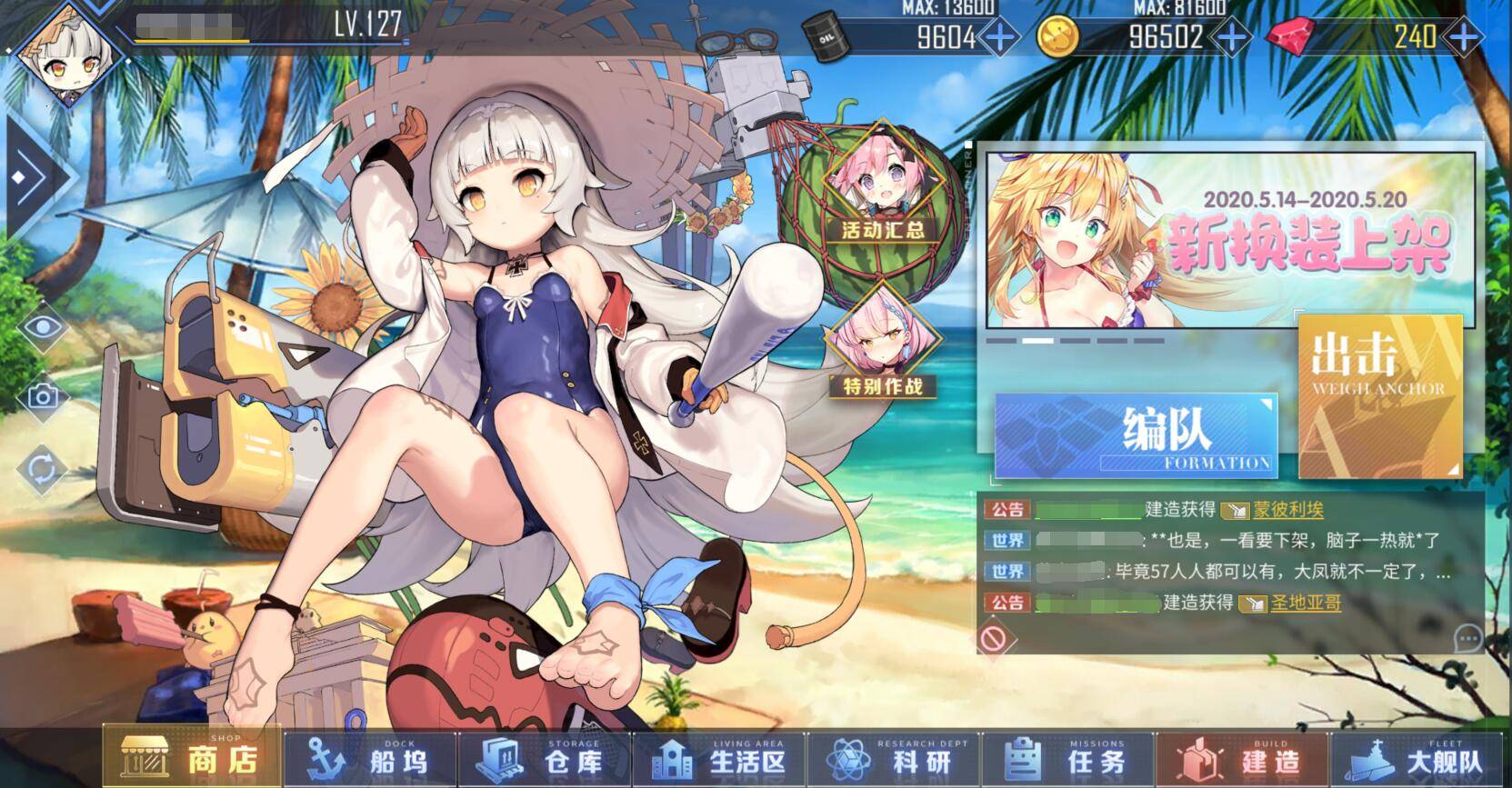The width and height of the screenshot is (1512, 788).
Task: Click the 出击 Weigh Anchor button
Action: [1378, 396]
